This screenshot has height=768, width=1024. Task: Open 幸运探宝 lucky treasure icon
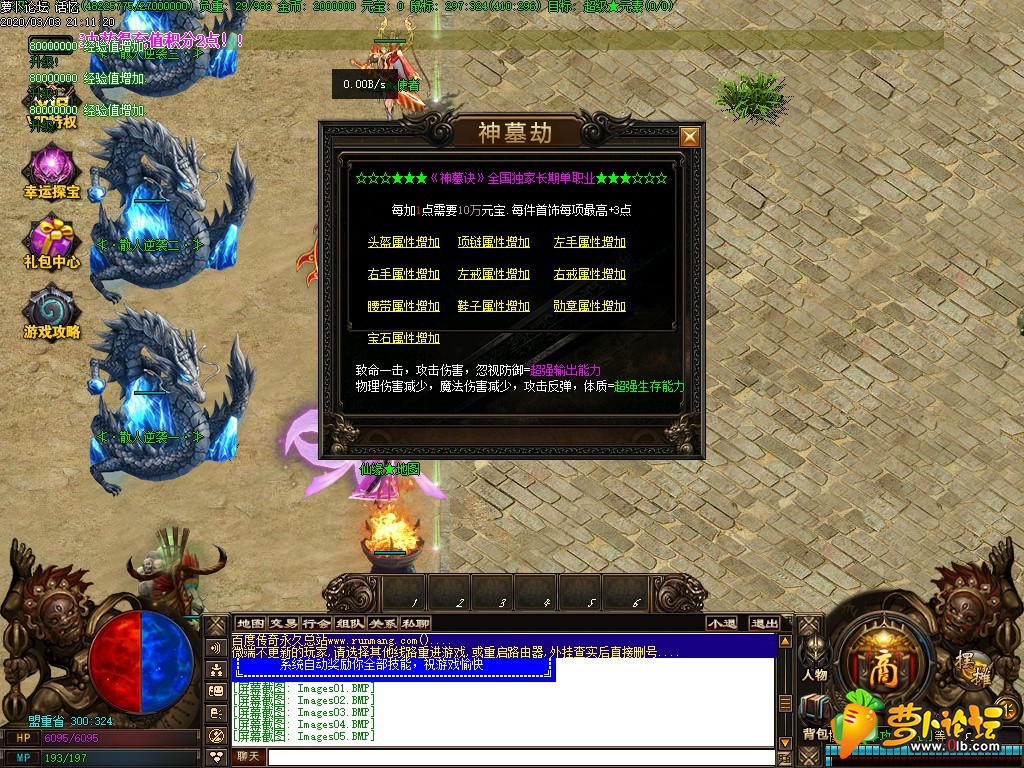pos(52,172)
